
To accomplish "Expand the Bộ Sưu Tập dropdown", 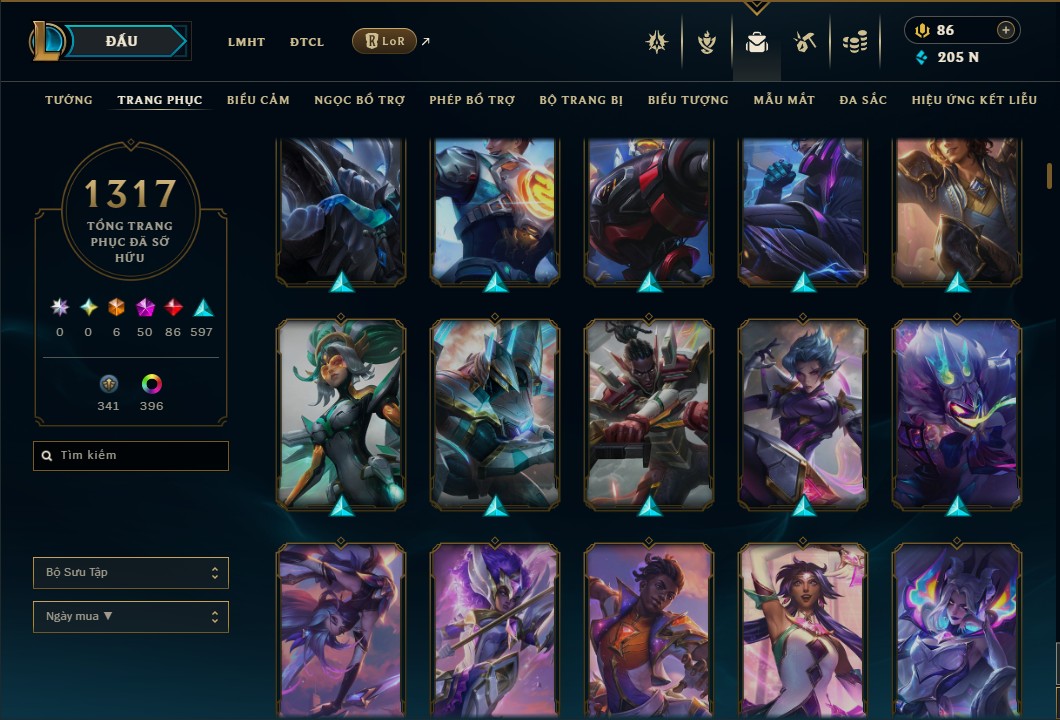I will coord(131,573).
